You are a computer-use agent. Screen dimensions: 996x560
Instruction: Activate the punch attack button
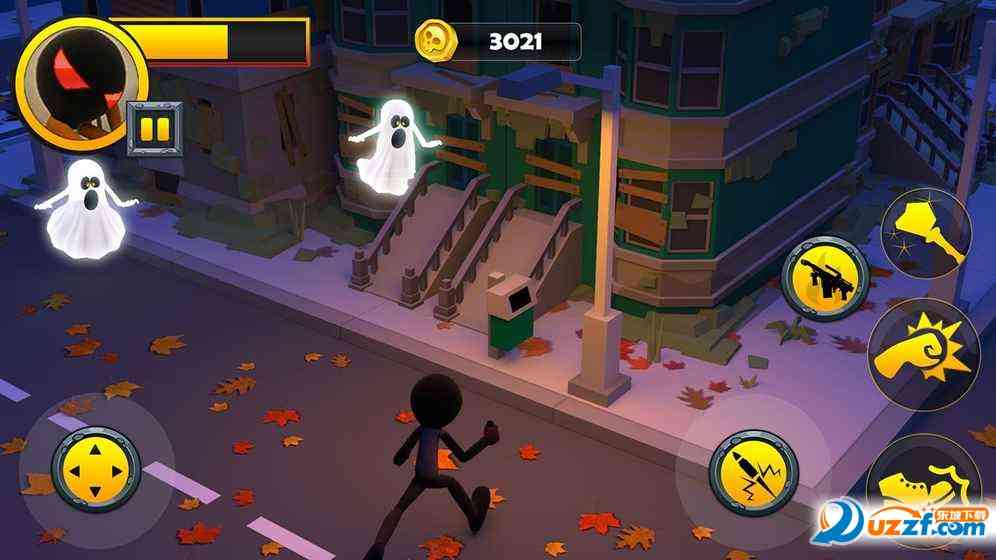click(x=922, y=349)
